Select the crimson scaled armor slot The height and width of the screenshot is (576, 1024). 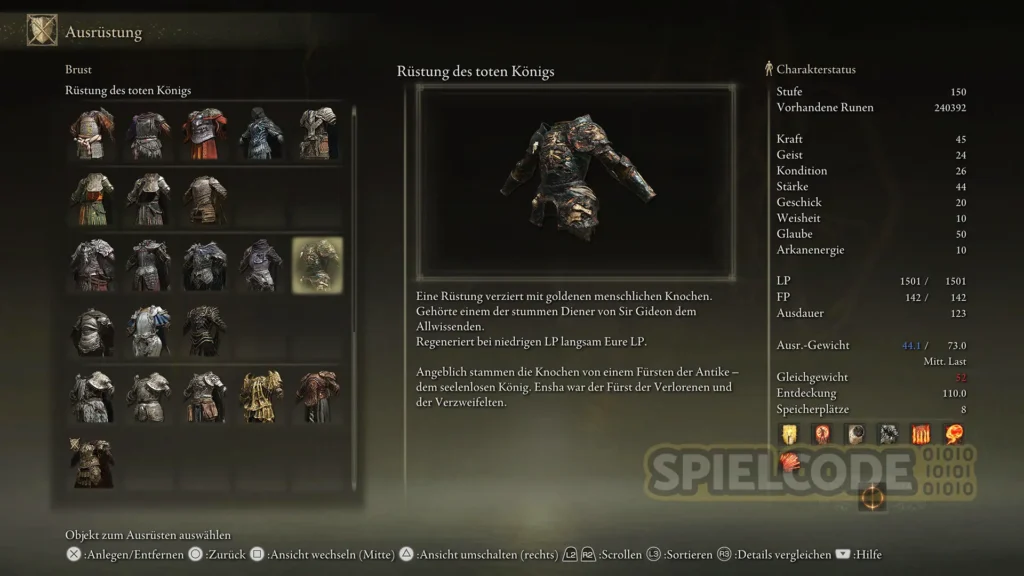pyautogui.click(x=317, y=396)
